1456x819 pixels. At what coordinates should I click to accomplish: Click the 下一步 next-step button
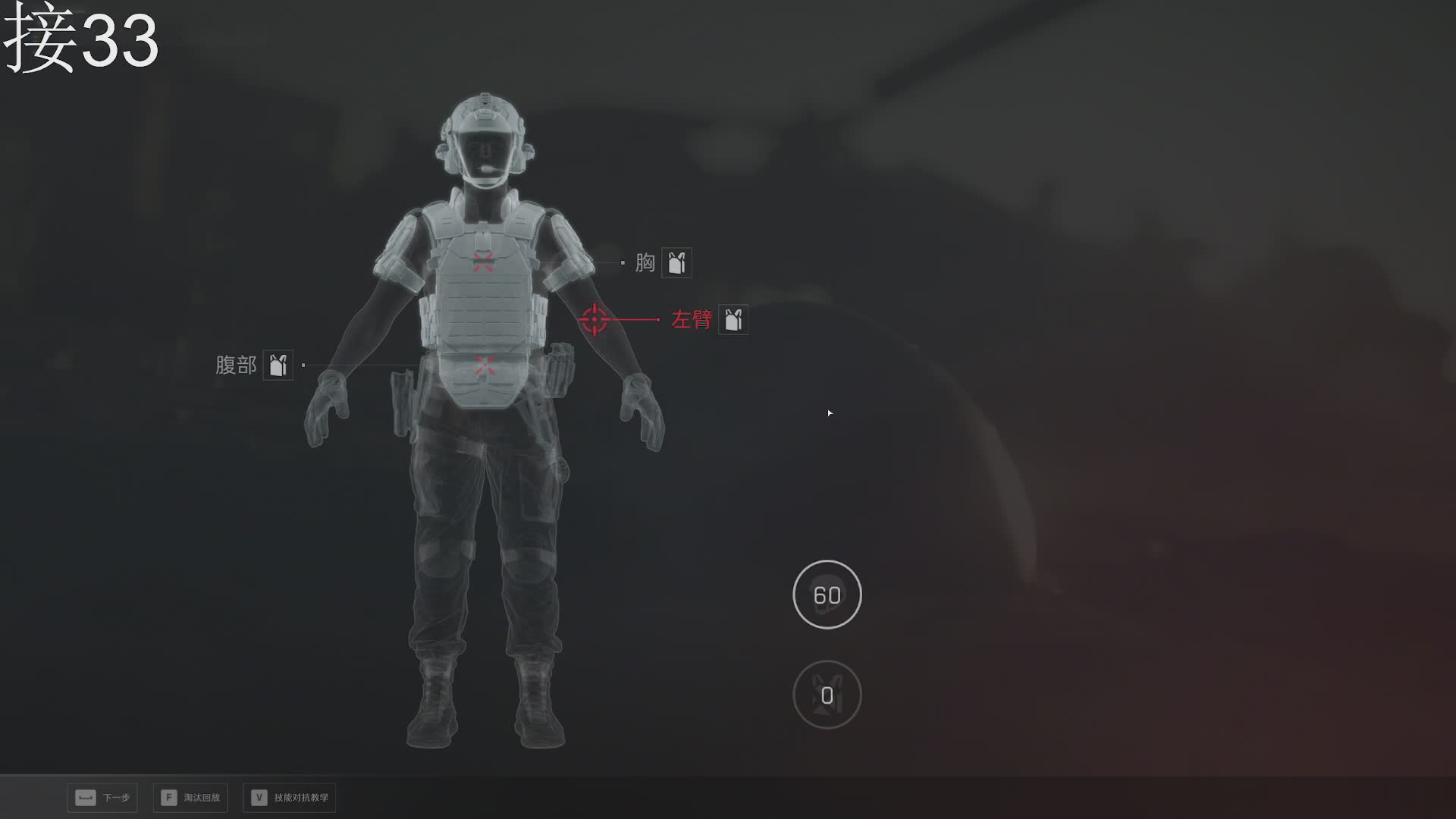tap(102, 798)
